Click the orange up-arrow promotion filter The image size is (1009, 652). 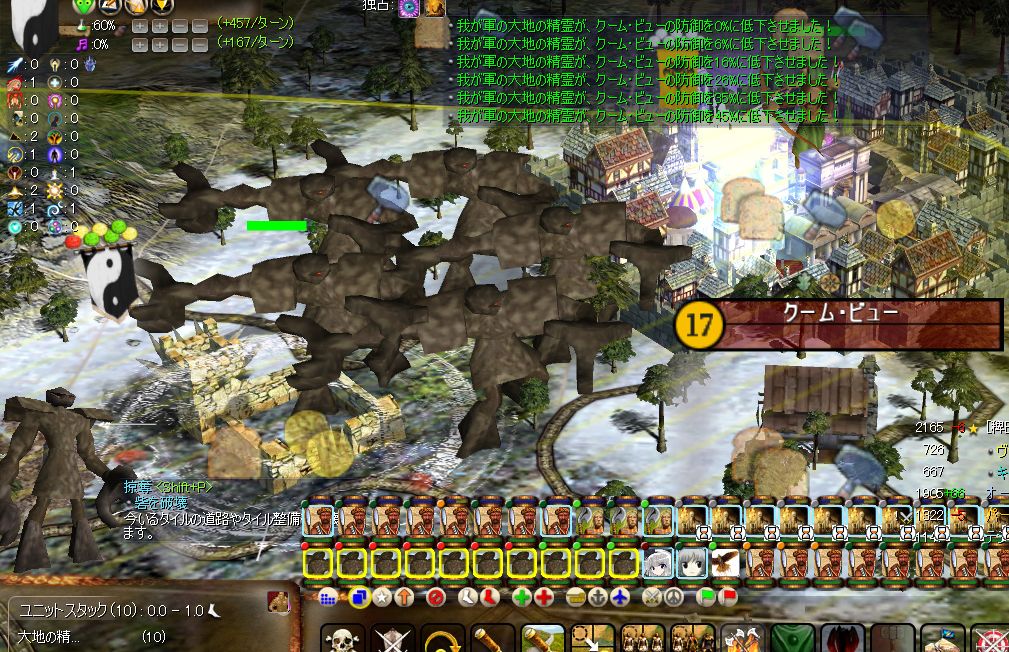[404, 597]
